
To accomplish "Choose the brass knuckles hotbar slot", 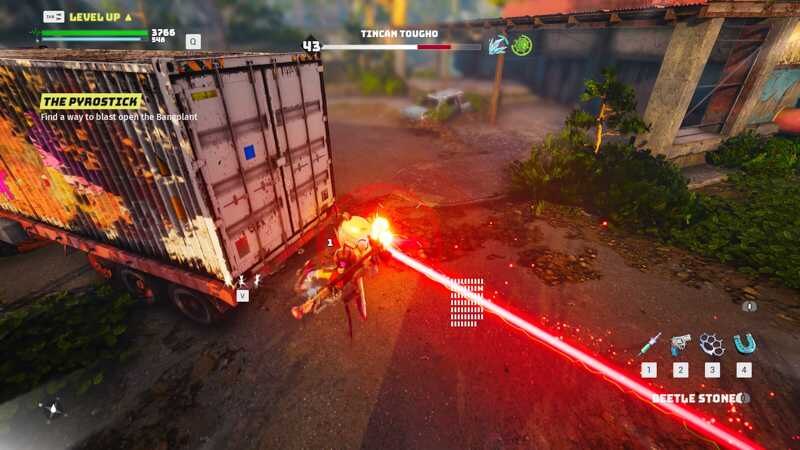I will tap(712, 345).
